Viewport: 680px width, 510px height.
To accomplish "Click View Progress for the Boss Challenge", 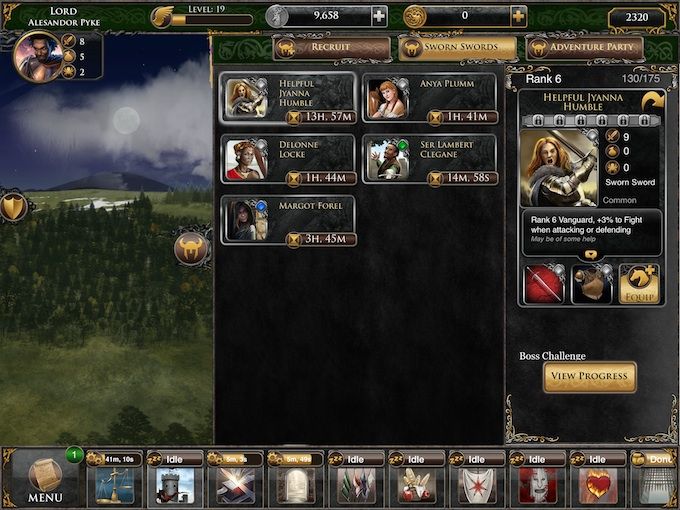I will click(x=589, y=377).
